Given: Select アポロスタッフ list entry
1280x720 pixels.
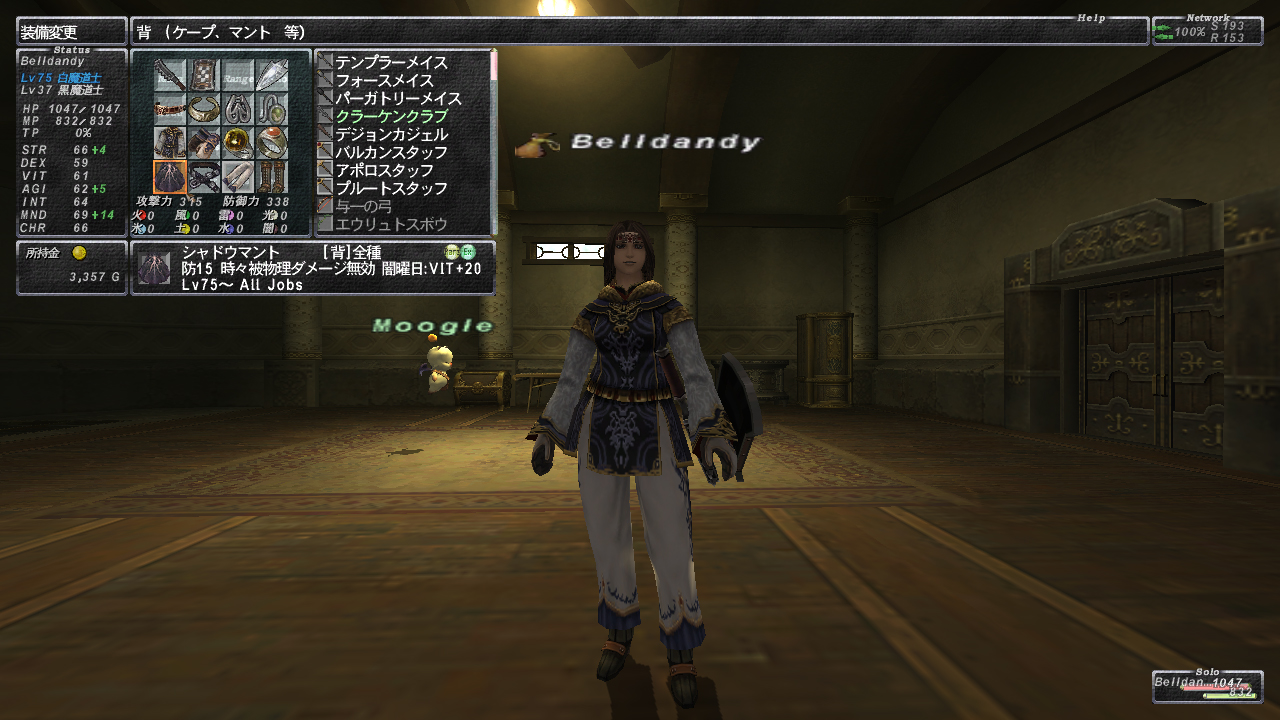Looking at the screenshot, I should 384,171.
